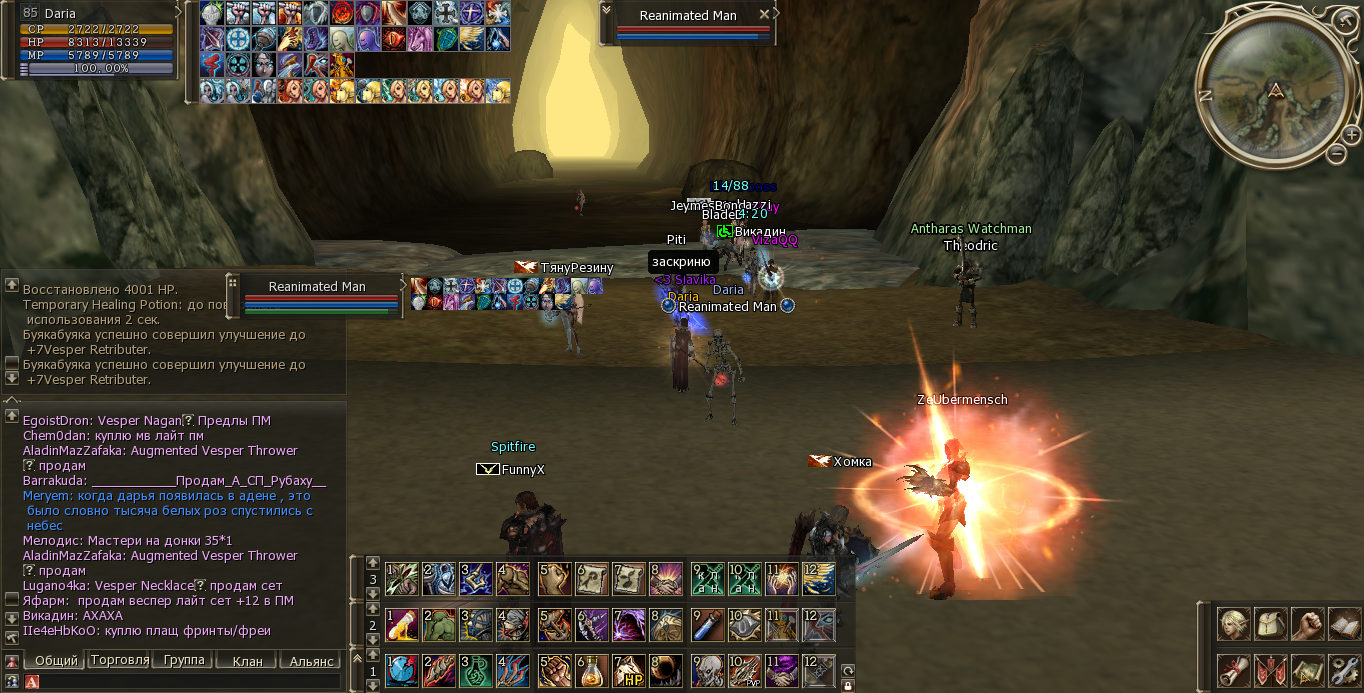The height and width of the screenshot is (693, 1364).
Task: Open the skills book icon
Action: (x=1343, y=624)
